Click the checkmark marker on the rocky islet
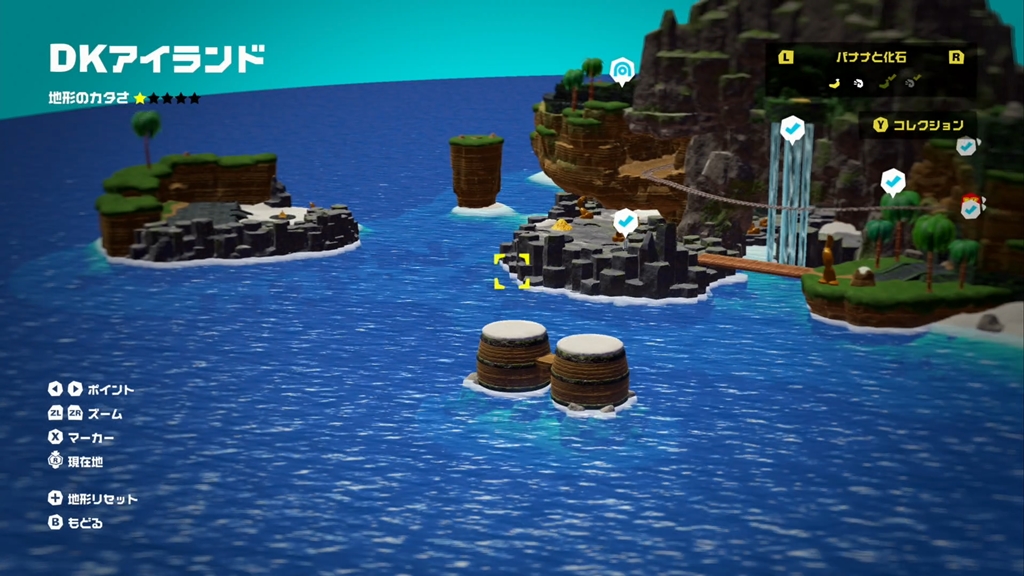1024x576 pixels. (626, 220)
